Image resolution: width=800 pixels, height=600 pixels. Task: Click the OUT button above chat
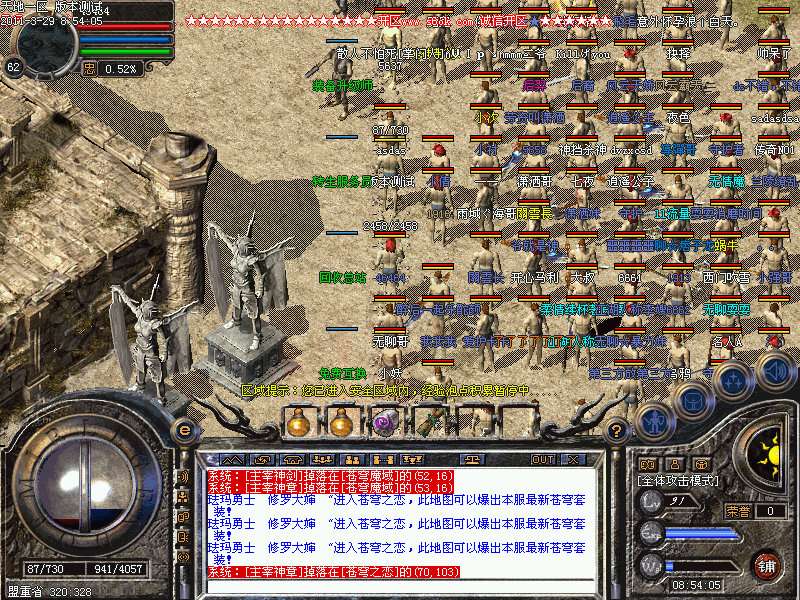pos(543,459)
